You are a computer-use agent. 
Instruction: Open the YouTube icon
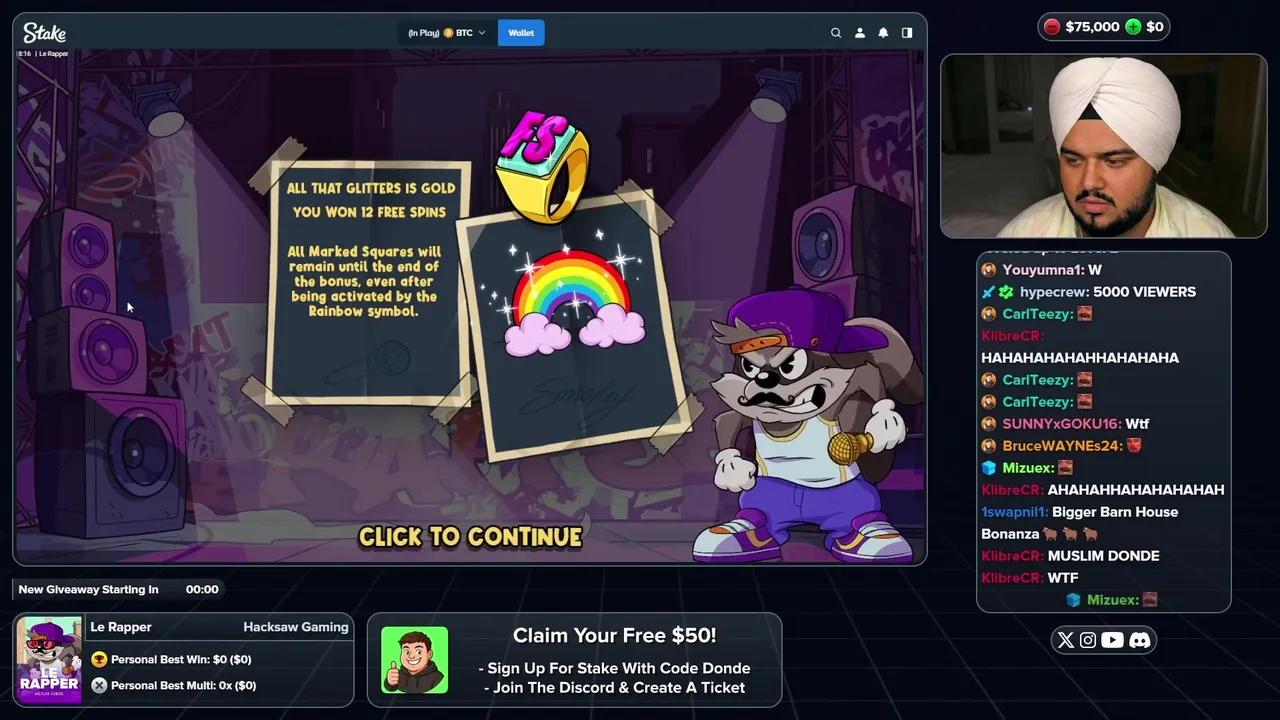pos(1113,640)
